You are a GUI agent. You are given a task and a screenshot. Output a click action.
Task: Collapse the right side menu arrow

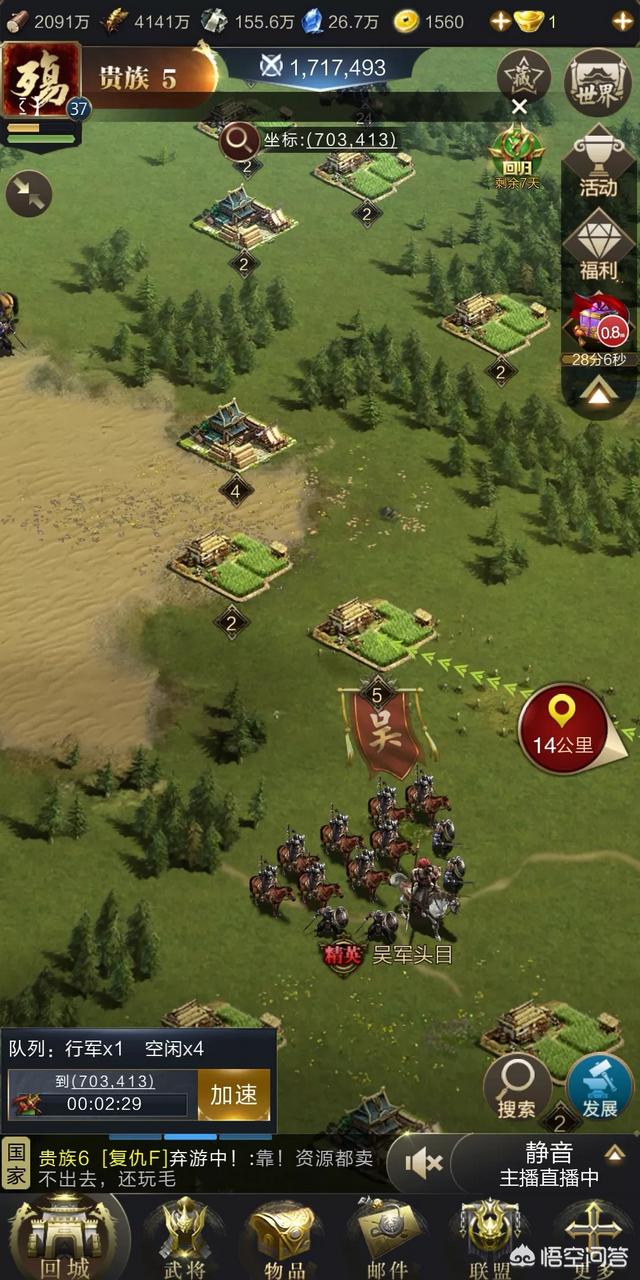point(598,395)
